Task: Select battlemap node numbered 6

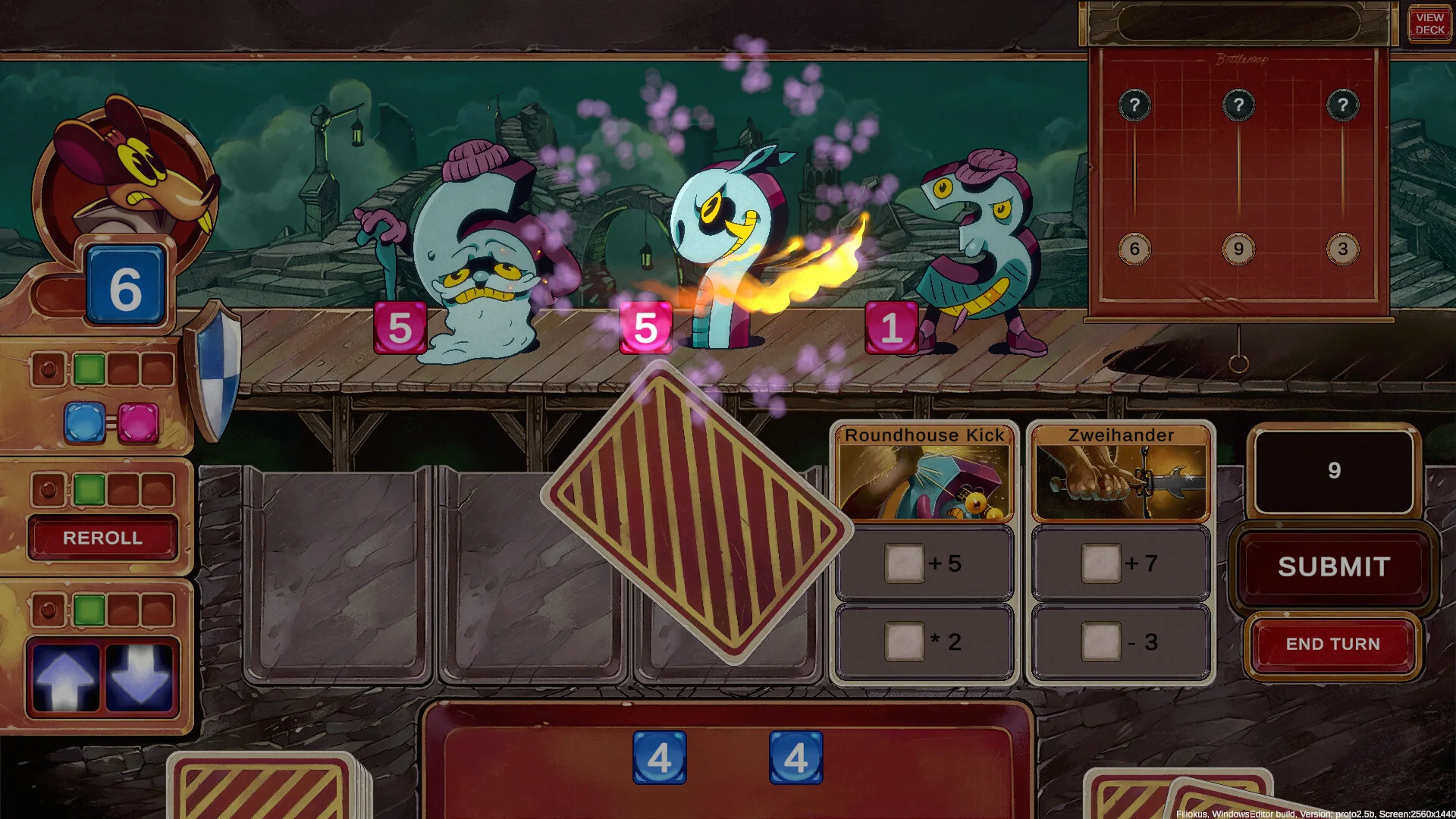Action: click(1134, 249)
